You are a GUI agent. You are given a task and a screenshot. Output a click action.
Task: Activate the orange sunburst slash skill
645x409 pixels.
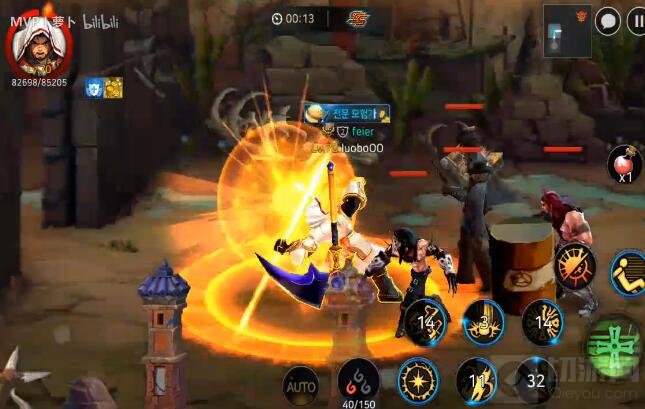tap(575, 268)
